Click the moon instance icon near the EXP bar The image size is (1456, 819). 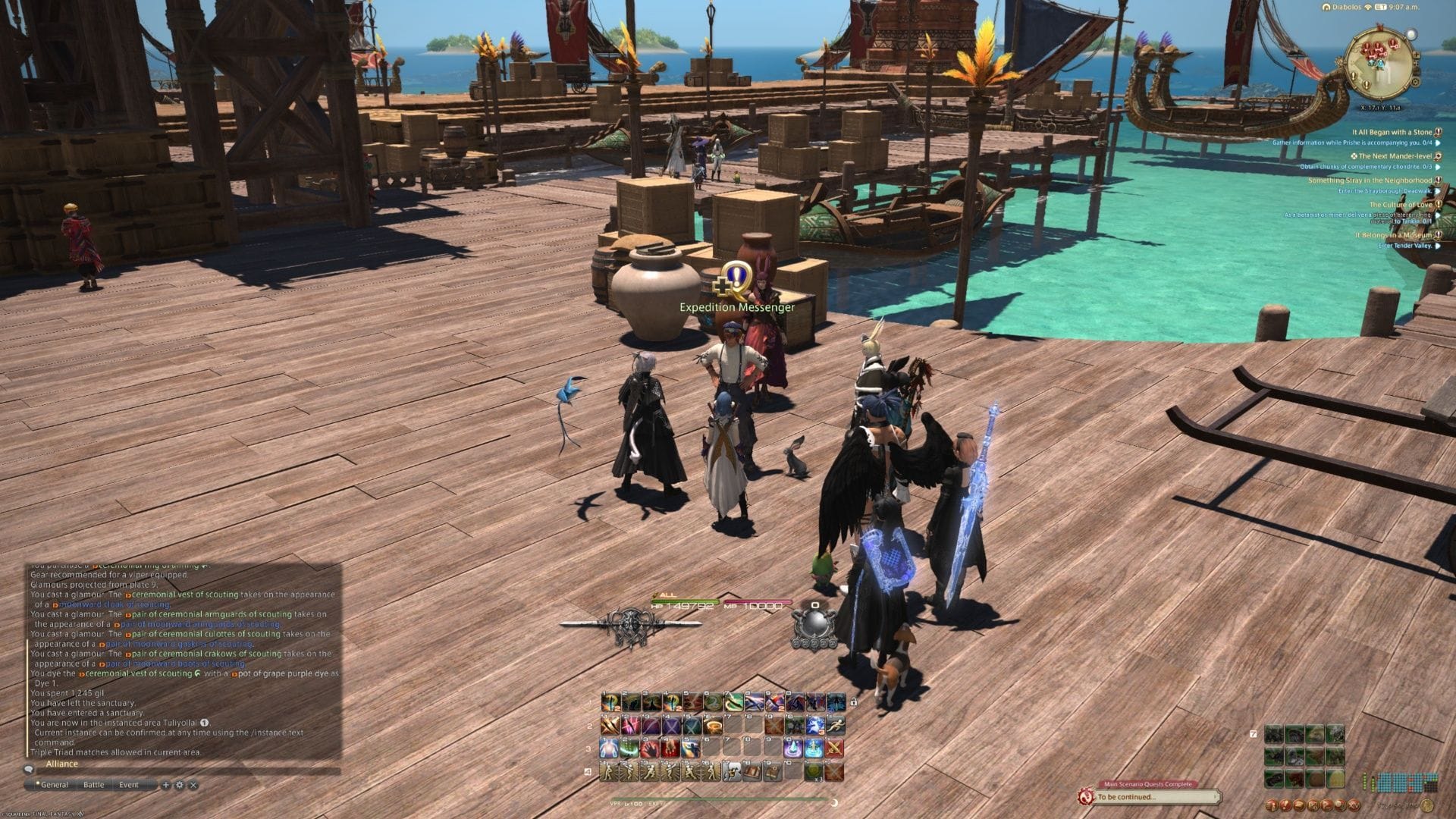[833, 803]
